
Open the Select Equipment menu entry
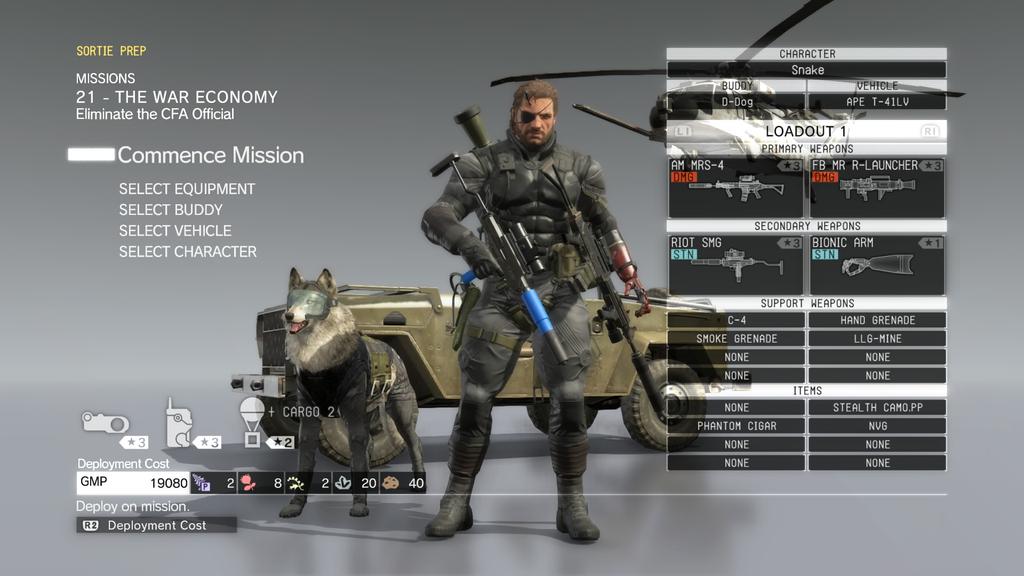point(187,189)
